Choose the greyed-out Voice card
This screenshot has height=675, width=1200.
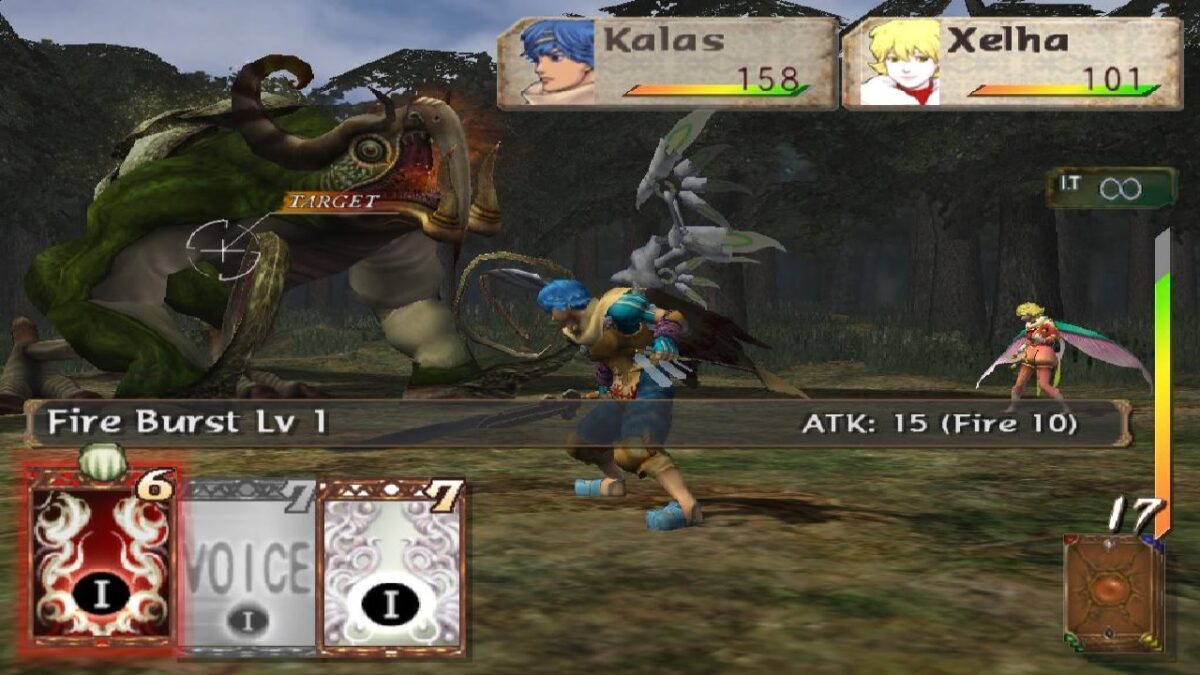click(249, 566)
